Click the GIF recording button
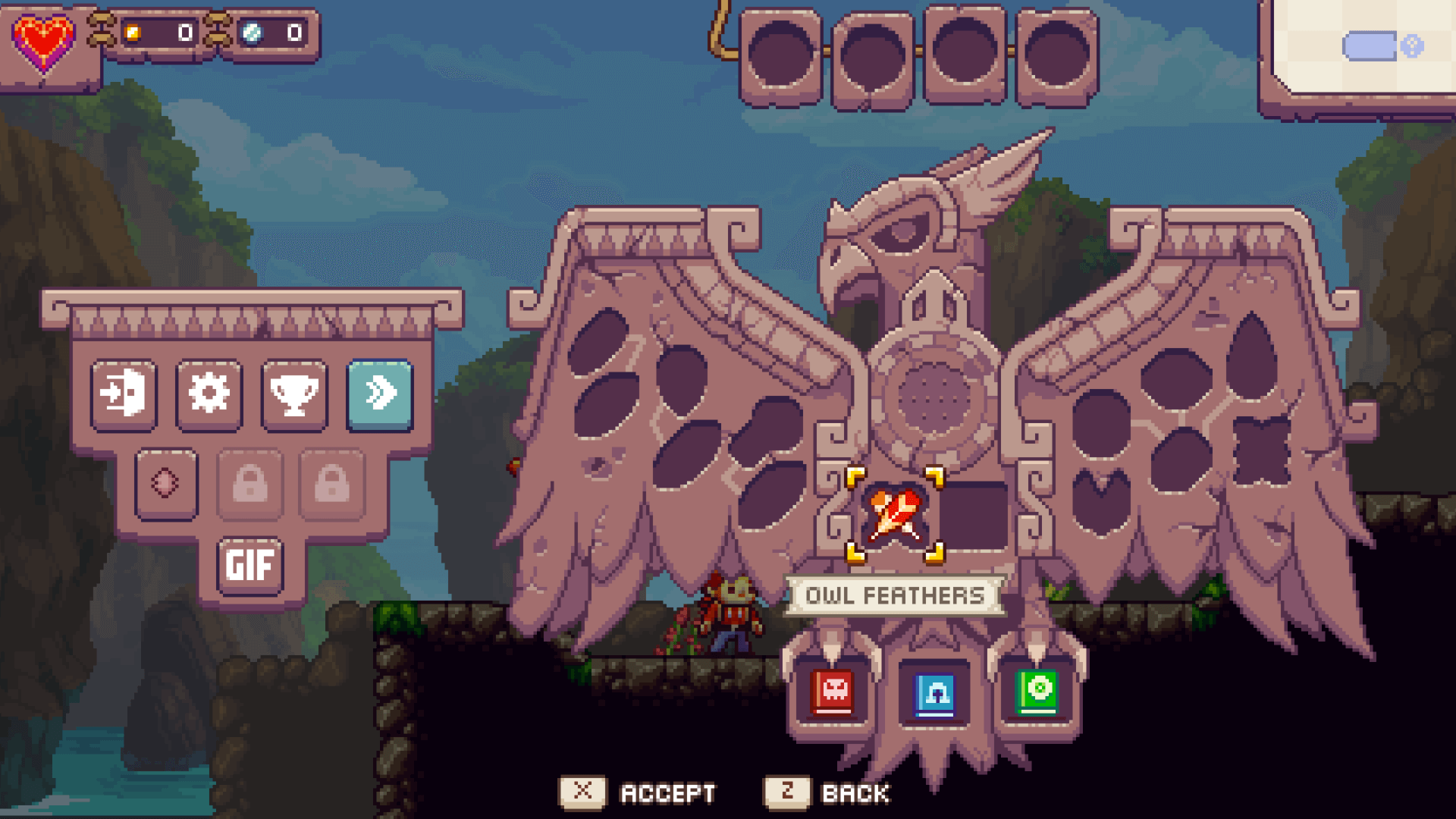The width and height of the screenshot is (1456, 819). click(249, 565)
